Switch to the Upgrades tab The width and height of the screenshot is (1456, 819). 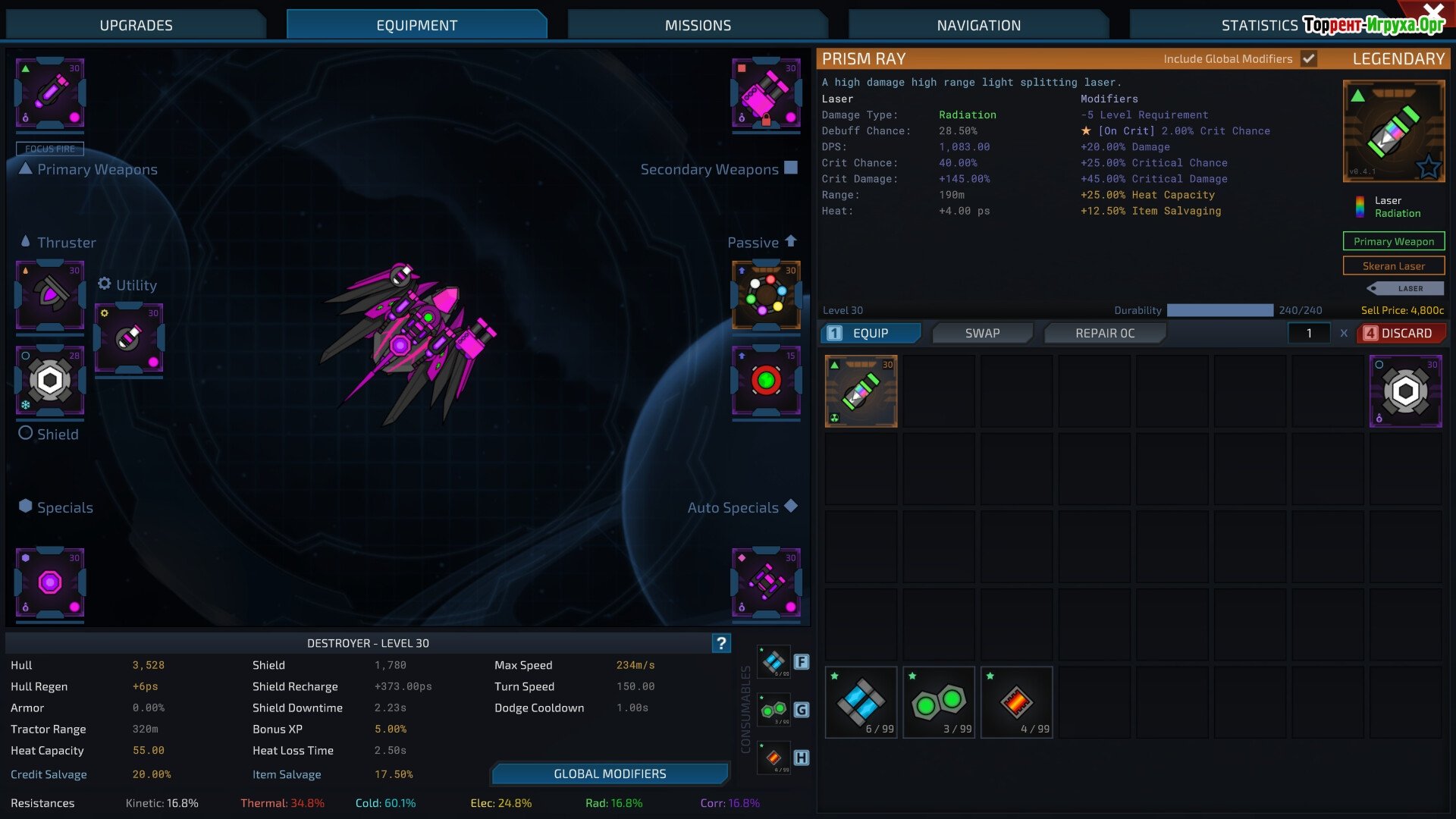[136, 25]
